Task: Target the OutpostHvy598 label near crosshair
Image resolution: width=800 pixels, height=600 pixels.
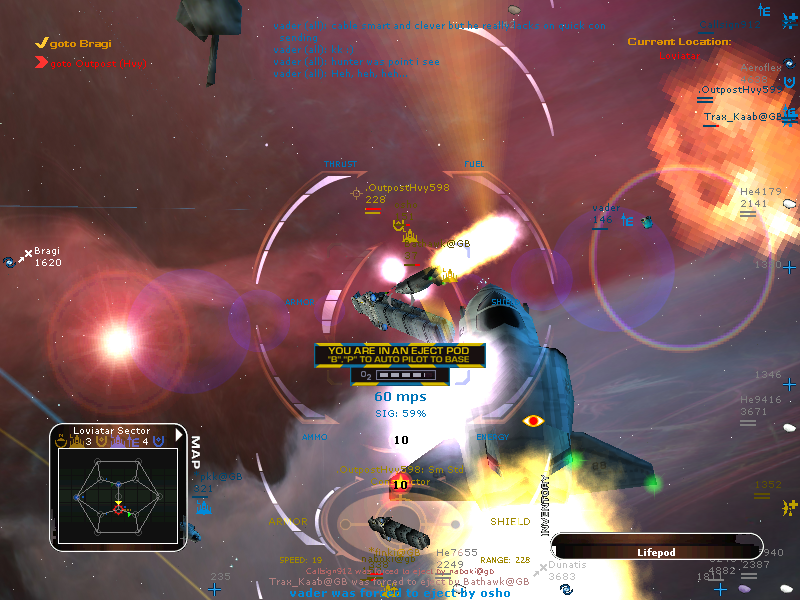Action: (408, 187)
